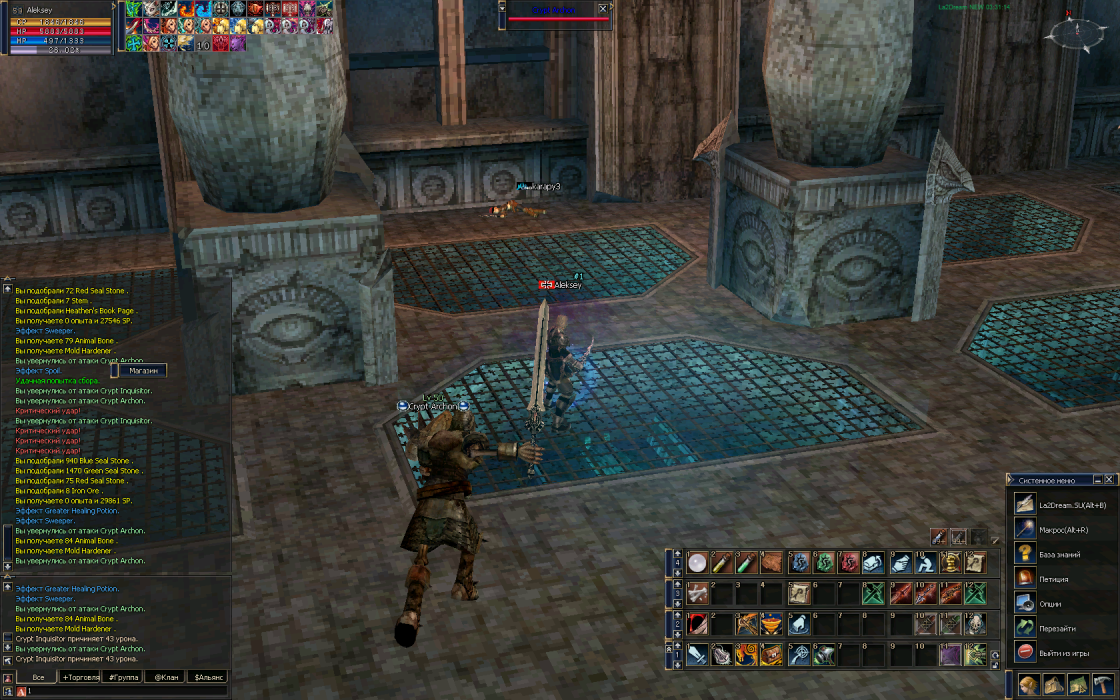Use the crossed bones hotbar item
1120x700 pixels.
[x=697, y=594]
